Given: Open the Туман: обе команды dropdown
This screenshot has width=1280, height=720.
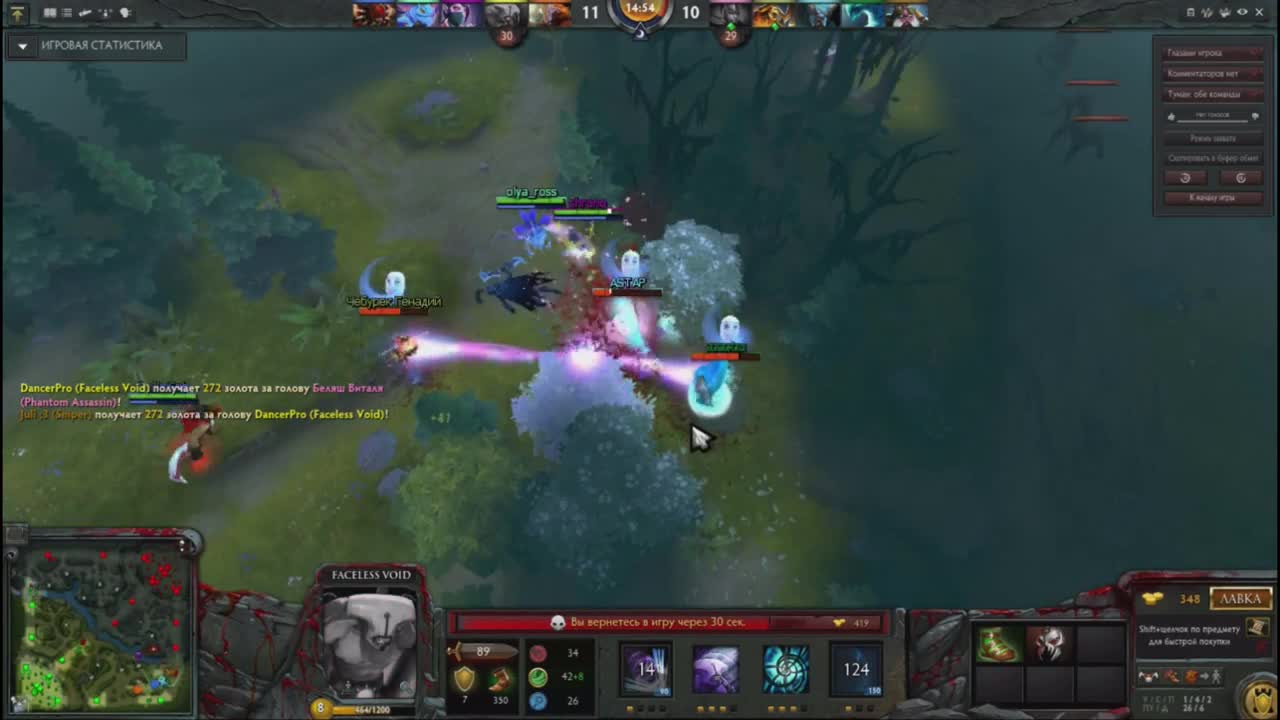Looking at the screenshot, I should [x=1212, y=94].
